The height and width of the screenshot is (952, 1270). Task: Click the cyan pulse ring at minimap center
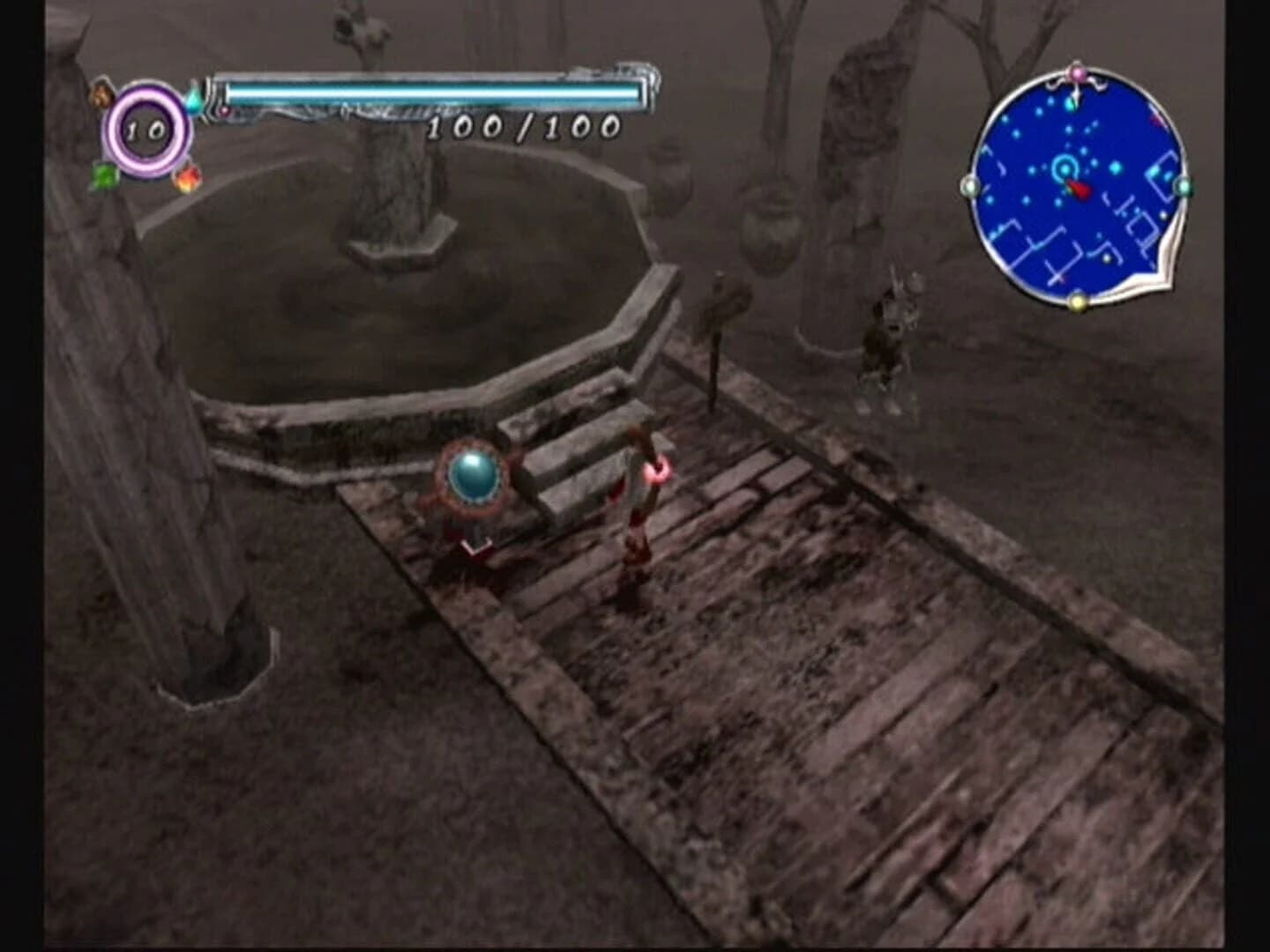coord(1065,169)
